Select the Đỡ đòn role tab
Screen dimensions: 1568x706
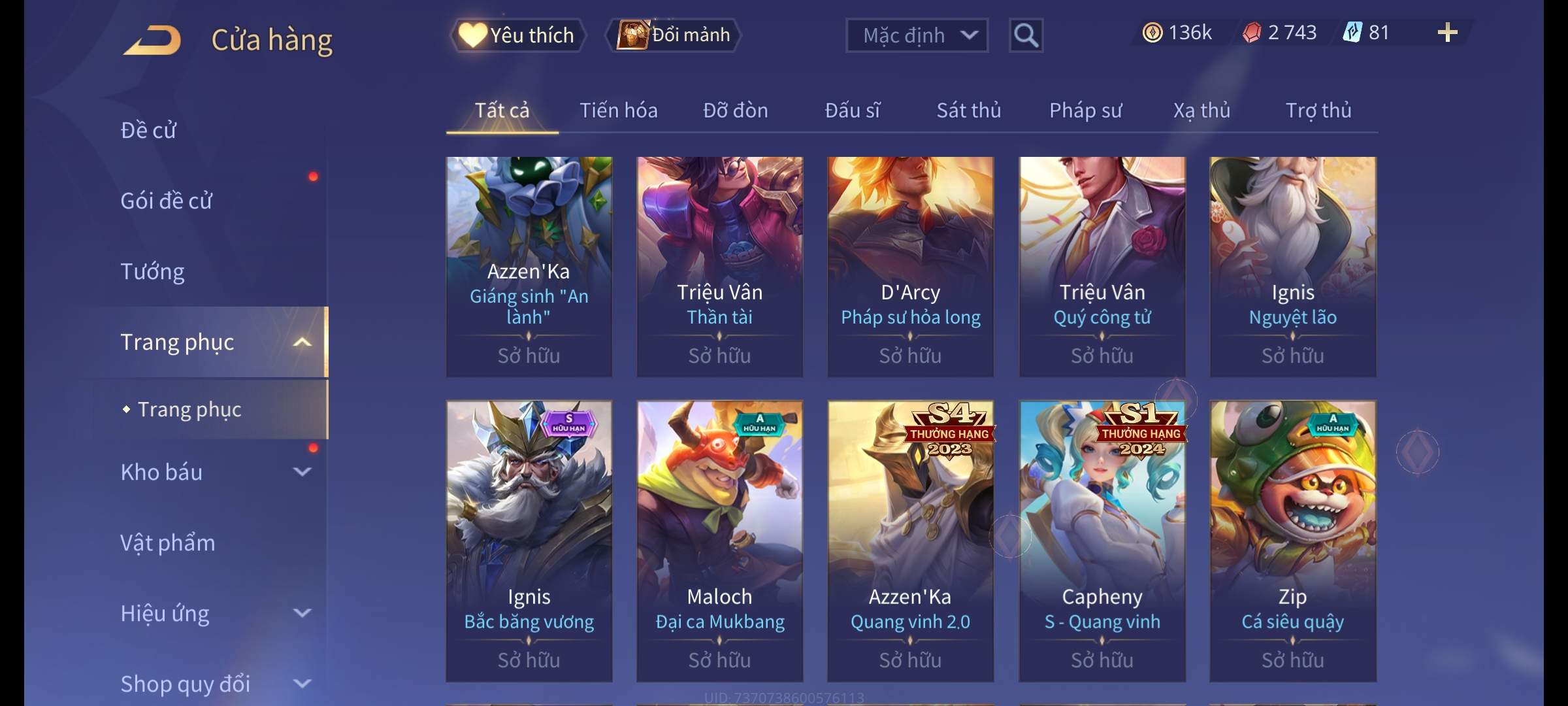(x=735, y=110)
